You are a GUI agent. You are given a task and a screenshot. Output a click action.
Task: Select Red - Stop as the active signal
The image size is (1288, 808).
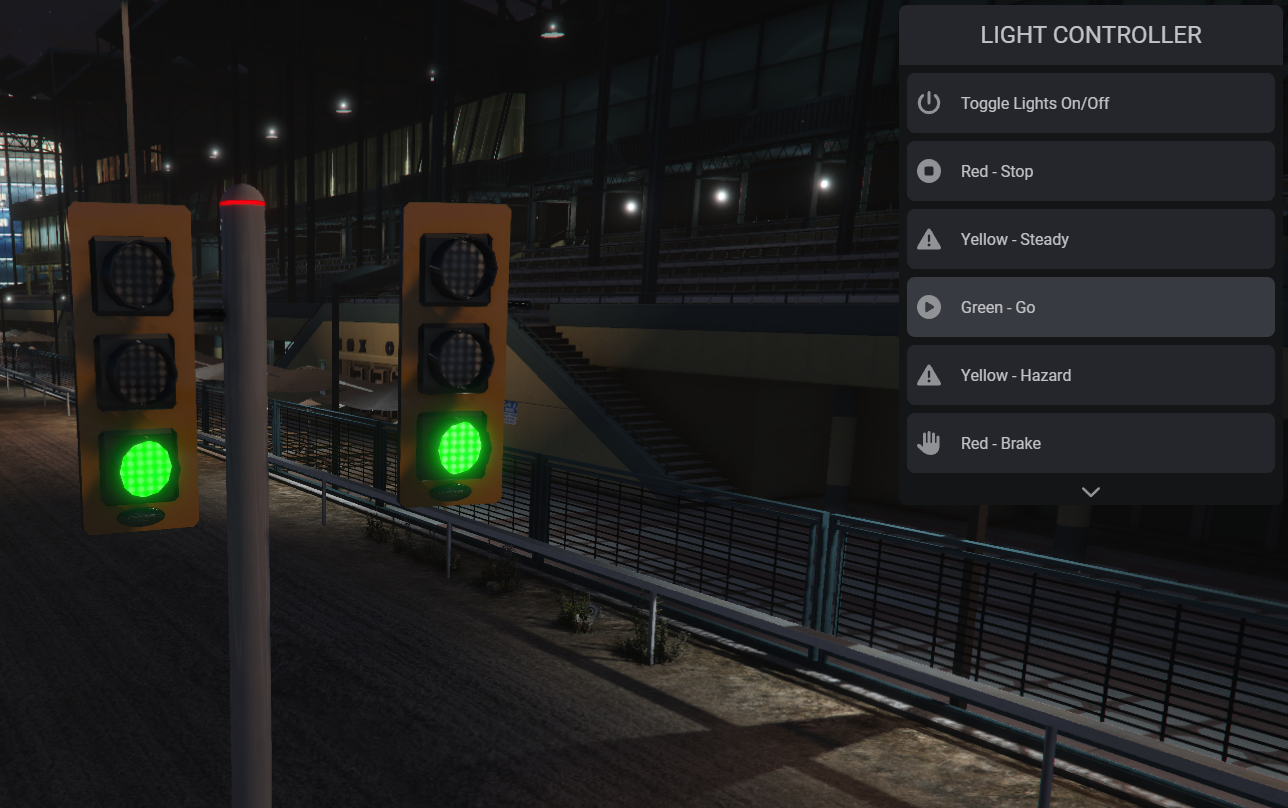pos(1090,171)
